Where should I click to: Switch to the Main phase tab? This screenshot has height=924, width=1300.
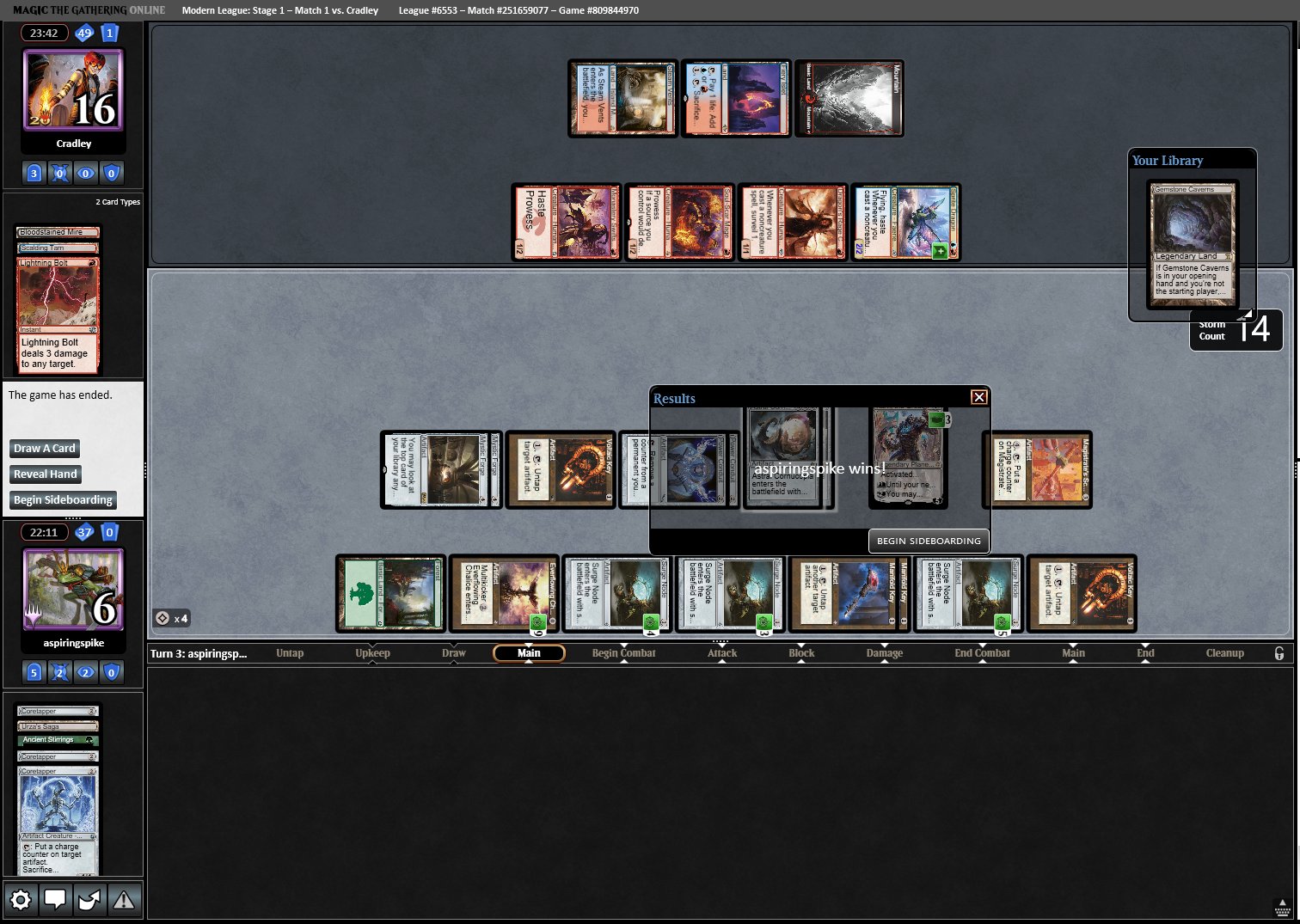click(528, 652)
